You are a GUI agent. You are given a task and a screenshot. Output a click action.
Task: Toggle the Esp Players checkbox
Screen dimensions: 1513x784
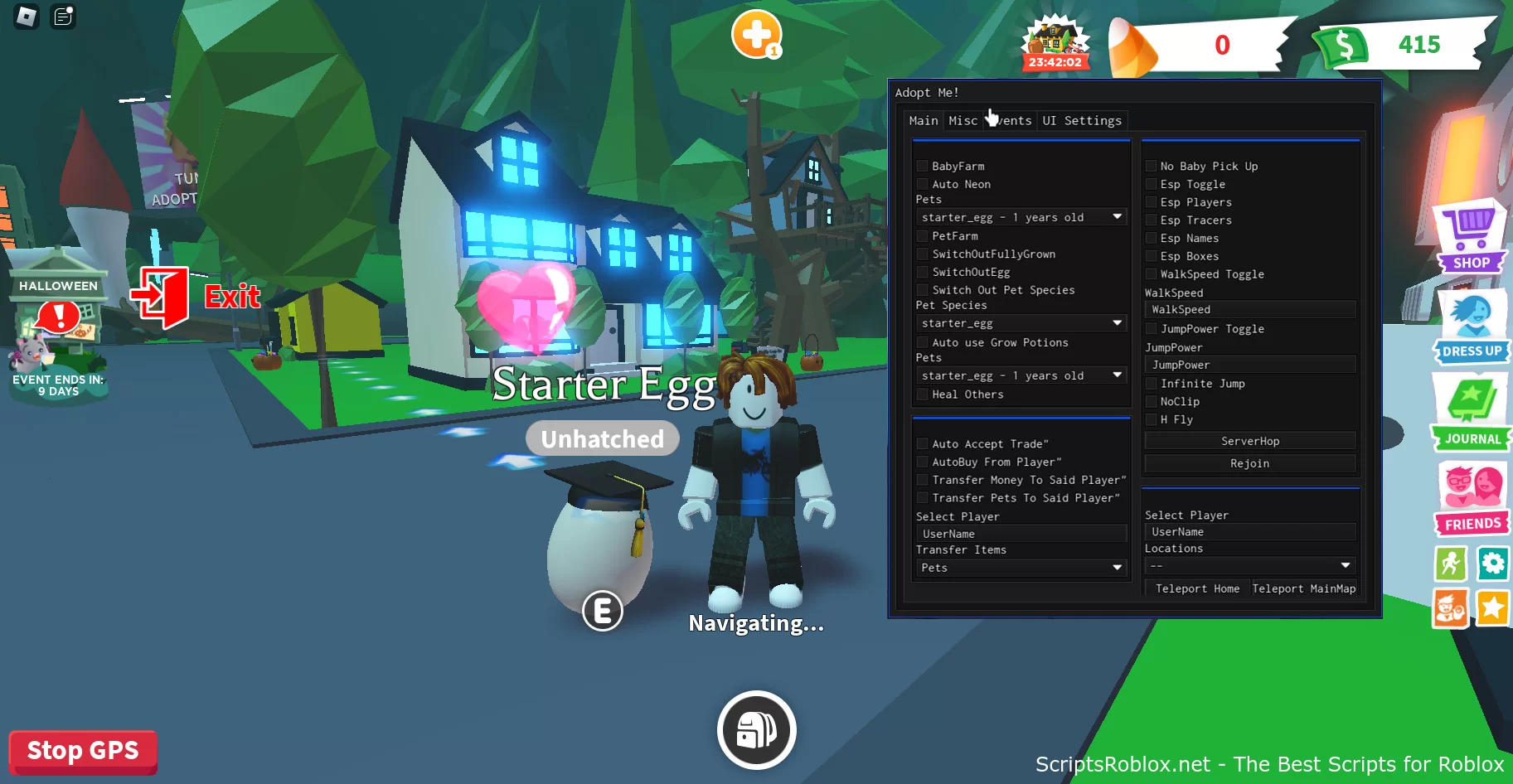(x=1152, y=201)
